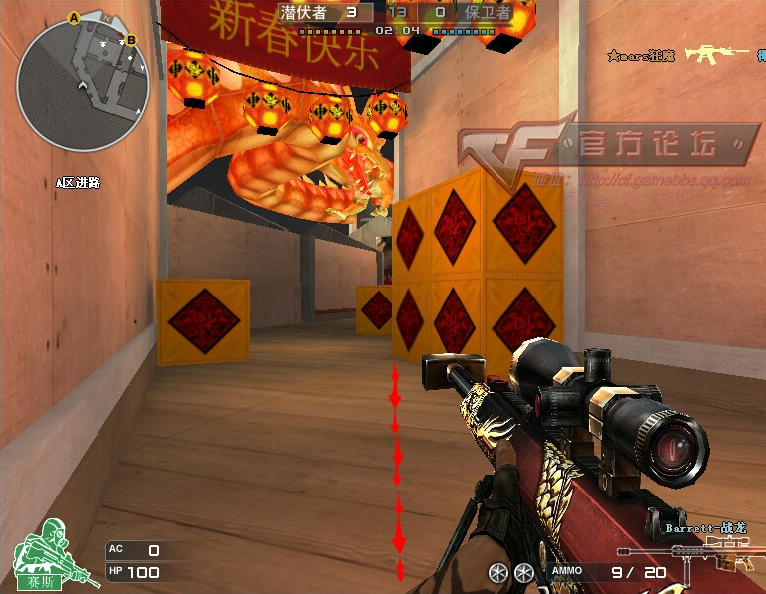Click the golden rifle kill feed icon
The width and height of the screenshot is (766, 594).
click(x=716, y=54)
